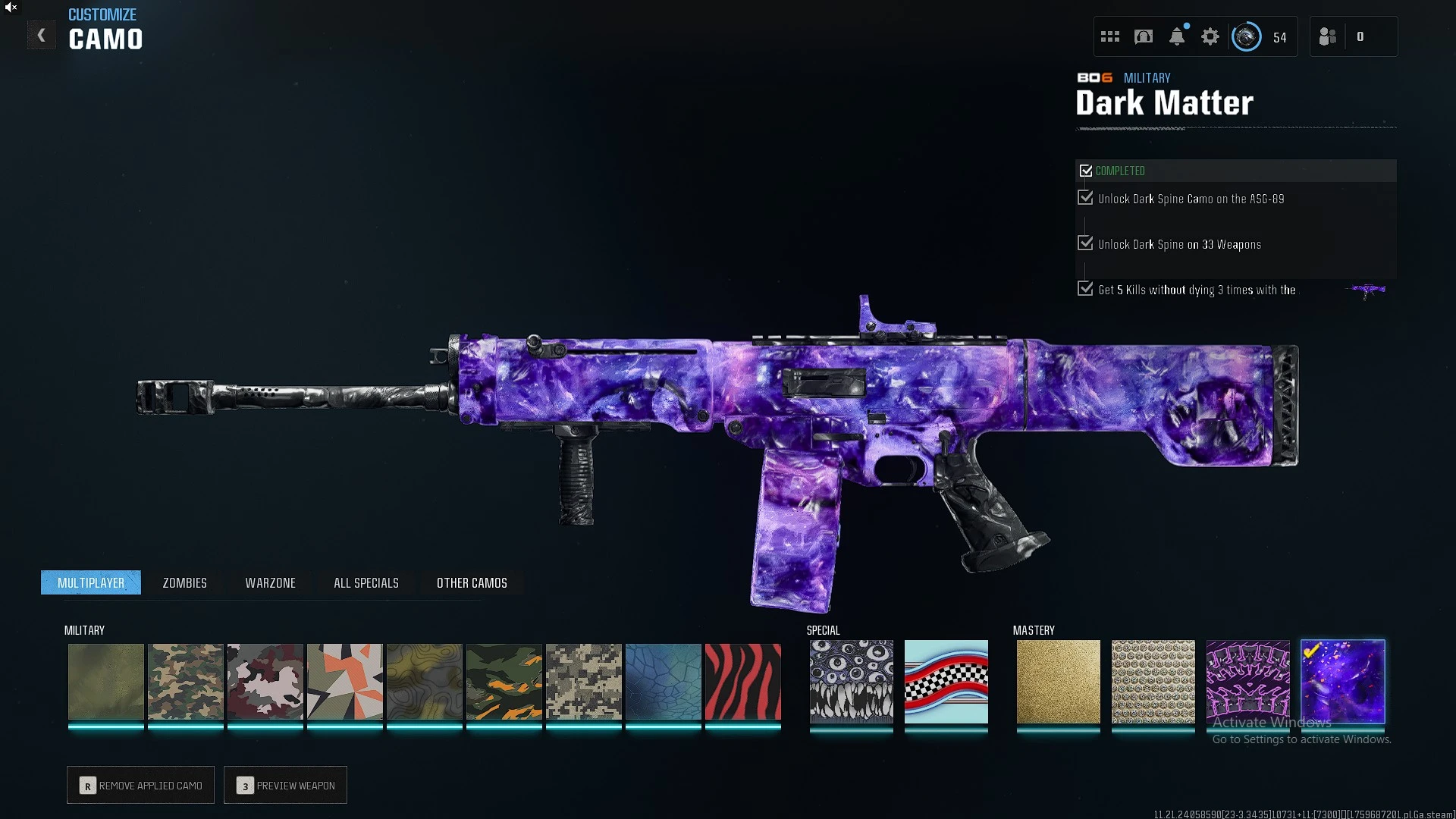
Task: Apply the eyeballs and teeth special camo
Action: point(851,681)
